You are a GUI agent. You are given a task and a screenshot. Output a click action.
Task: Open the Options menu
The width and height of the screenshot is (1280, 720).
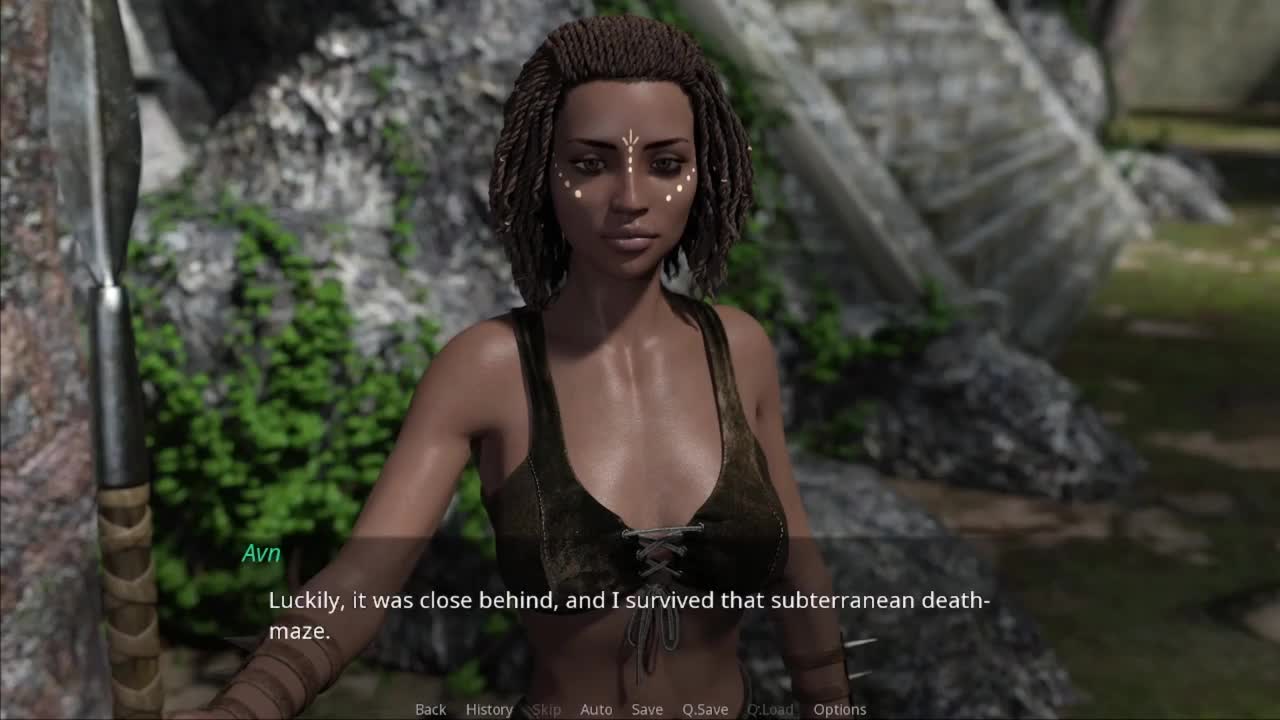click(840, 709)
